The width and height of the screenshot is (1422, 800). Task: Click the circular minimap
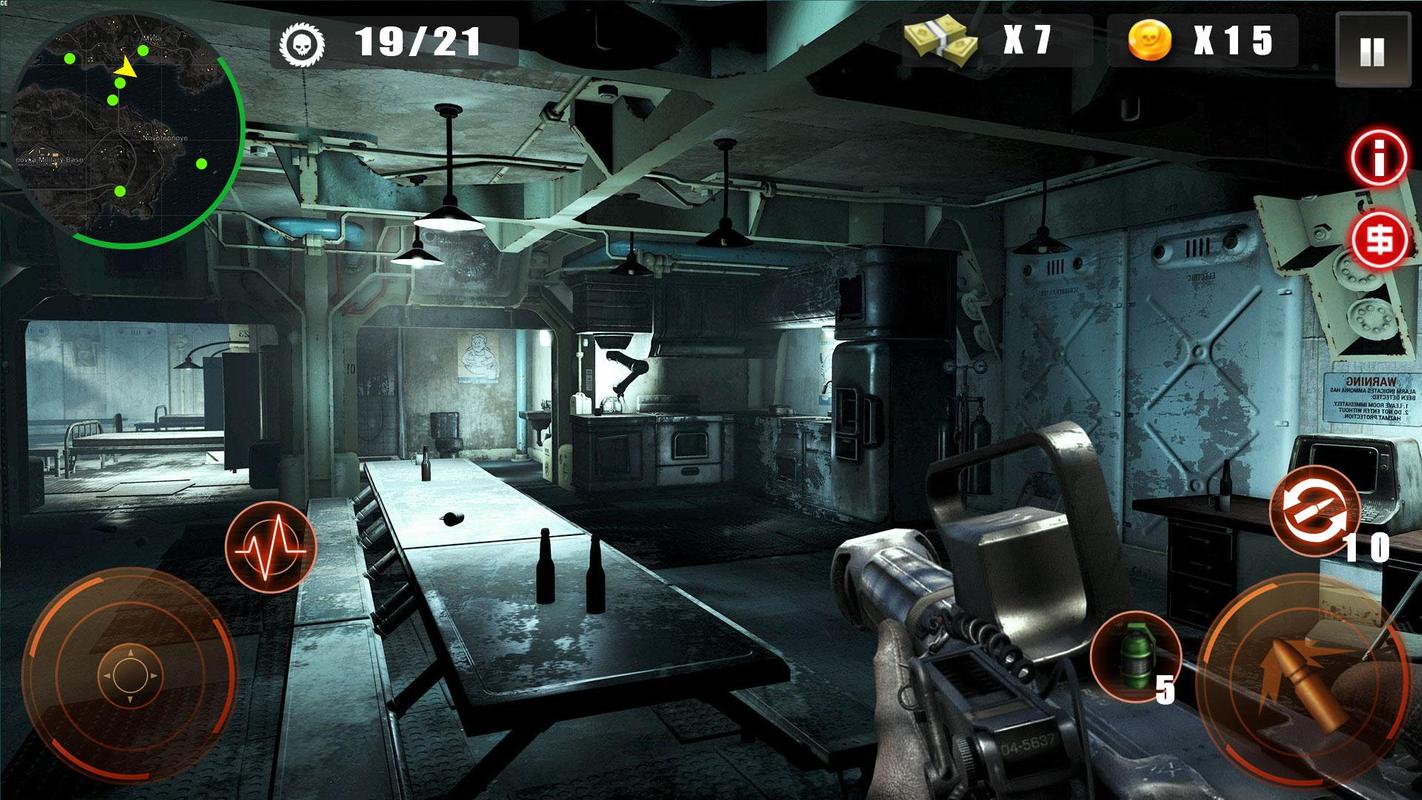point(126,128)
